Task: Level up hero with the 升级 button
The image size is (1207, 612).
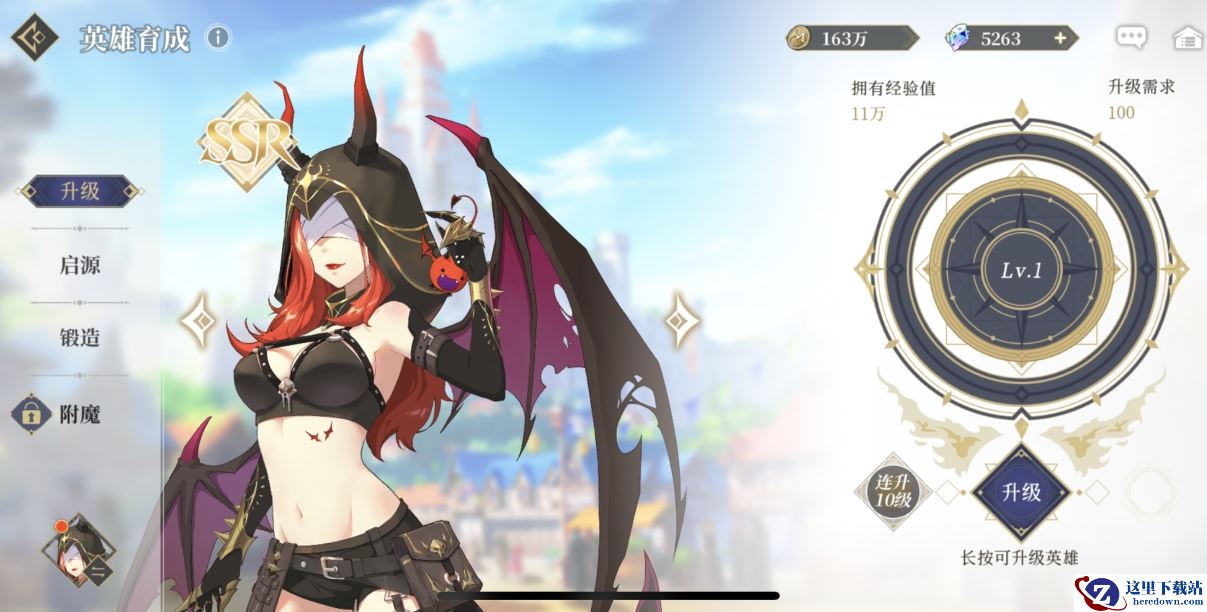Action: (x=1021, y=492)
